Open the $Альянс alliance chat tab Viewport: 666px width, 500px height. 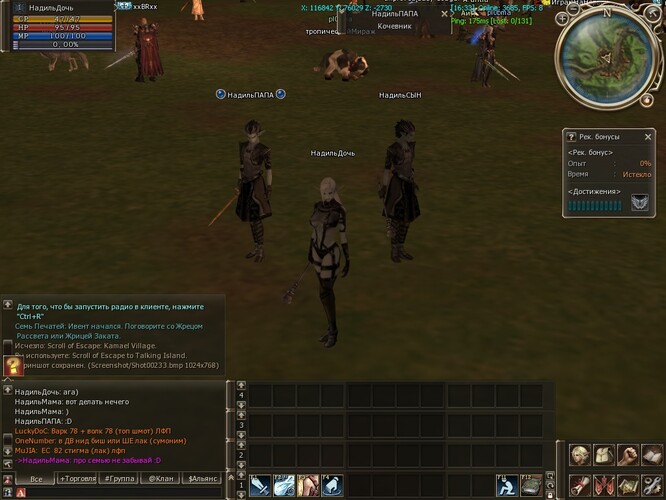click(x=200, y=479)
